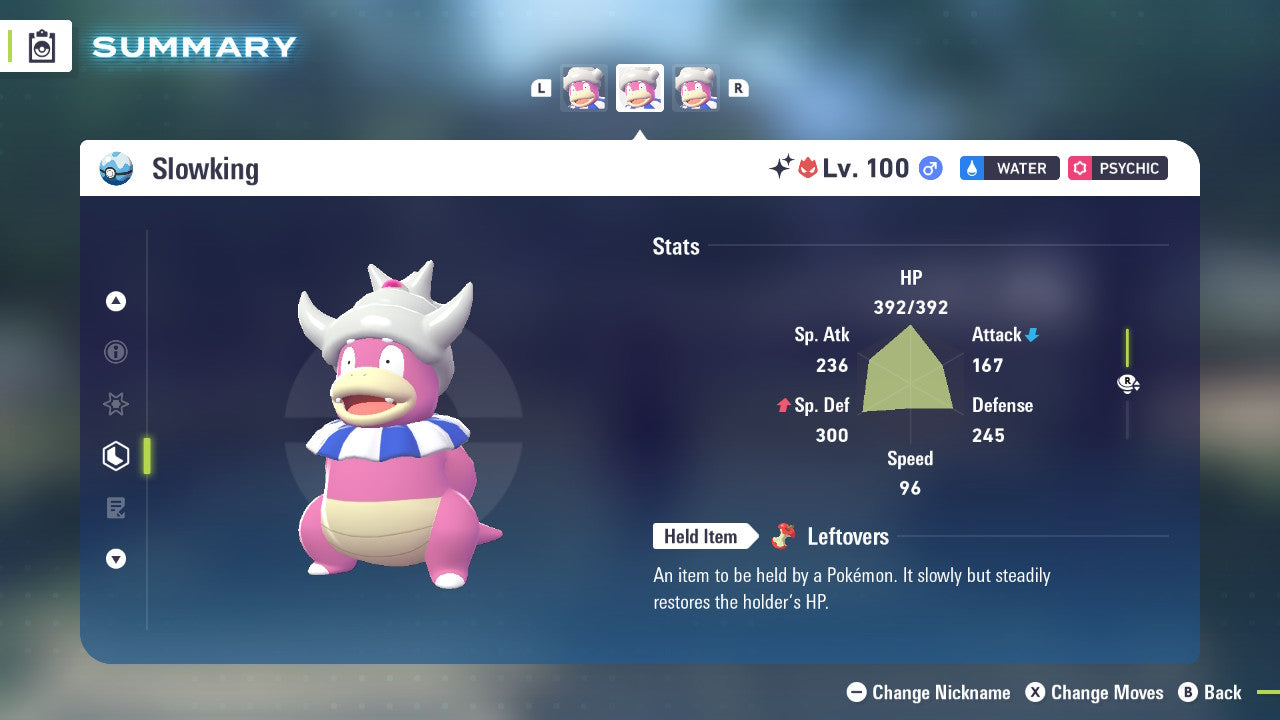Open the Info page in the sidebar
The height and width of the screenshot is (720, 1280).
tap(116, 352)
